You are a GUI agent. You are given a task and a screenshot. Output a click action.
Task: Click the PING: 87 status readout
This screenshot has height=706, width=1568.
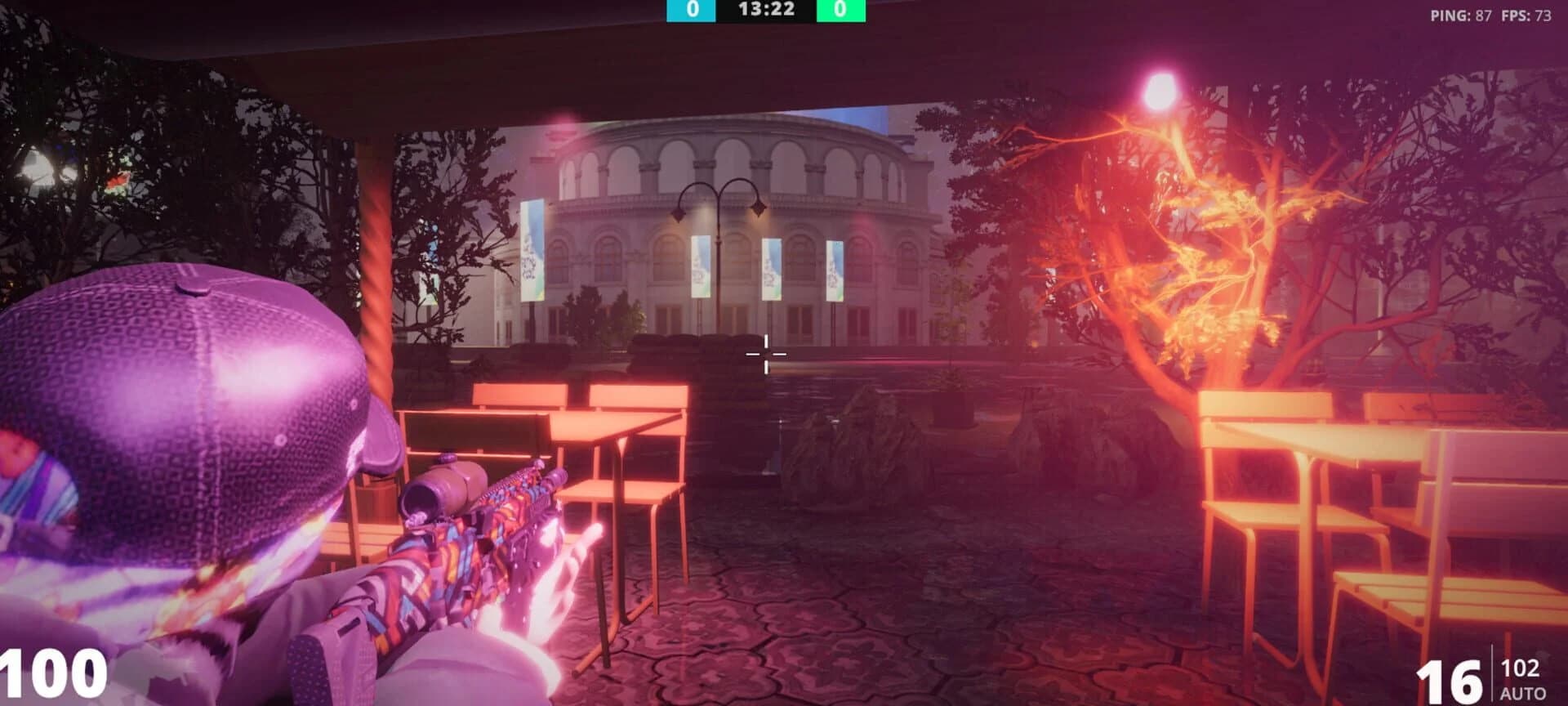click(x=1461, y=14)
